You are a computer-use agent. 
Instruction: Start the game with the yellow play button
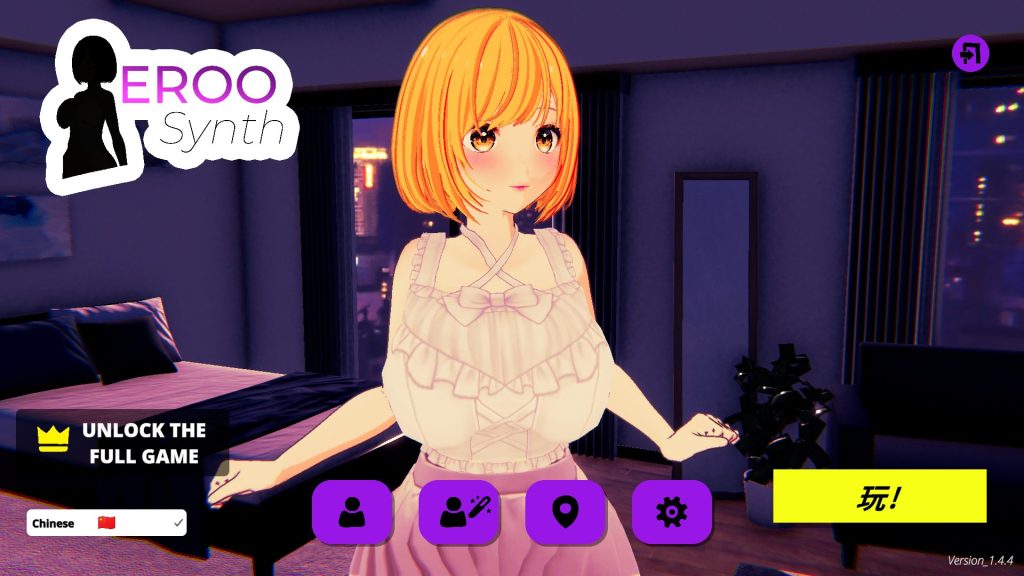(879, 497)
